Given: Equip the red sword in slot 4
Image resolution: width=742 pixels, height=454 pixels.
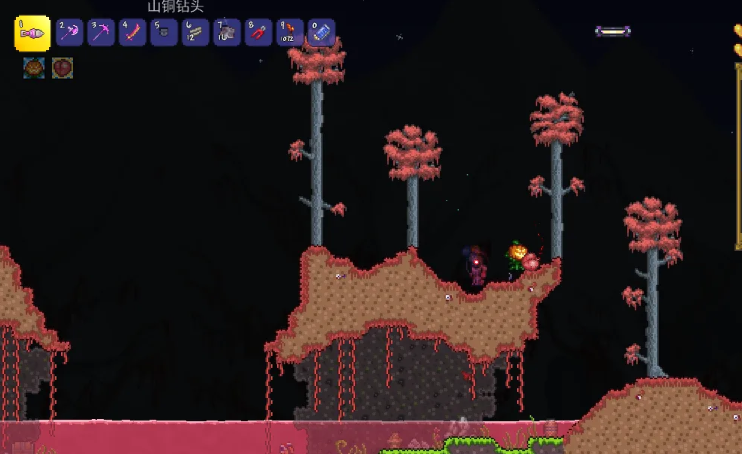Looking at the screenshot, I should pos(133,33).
